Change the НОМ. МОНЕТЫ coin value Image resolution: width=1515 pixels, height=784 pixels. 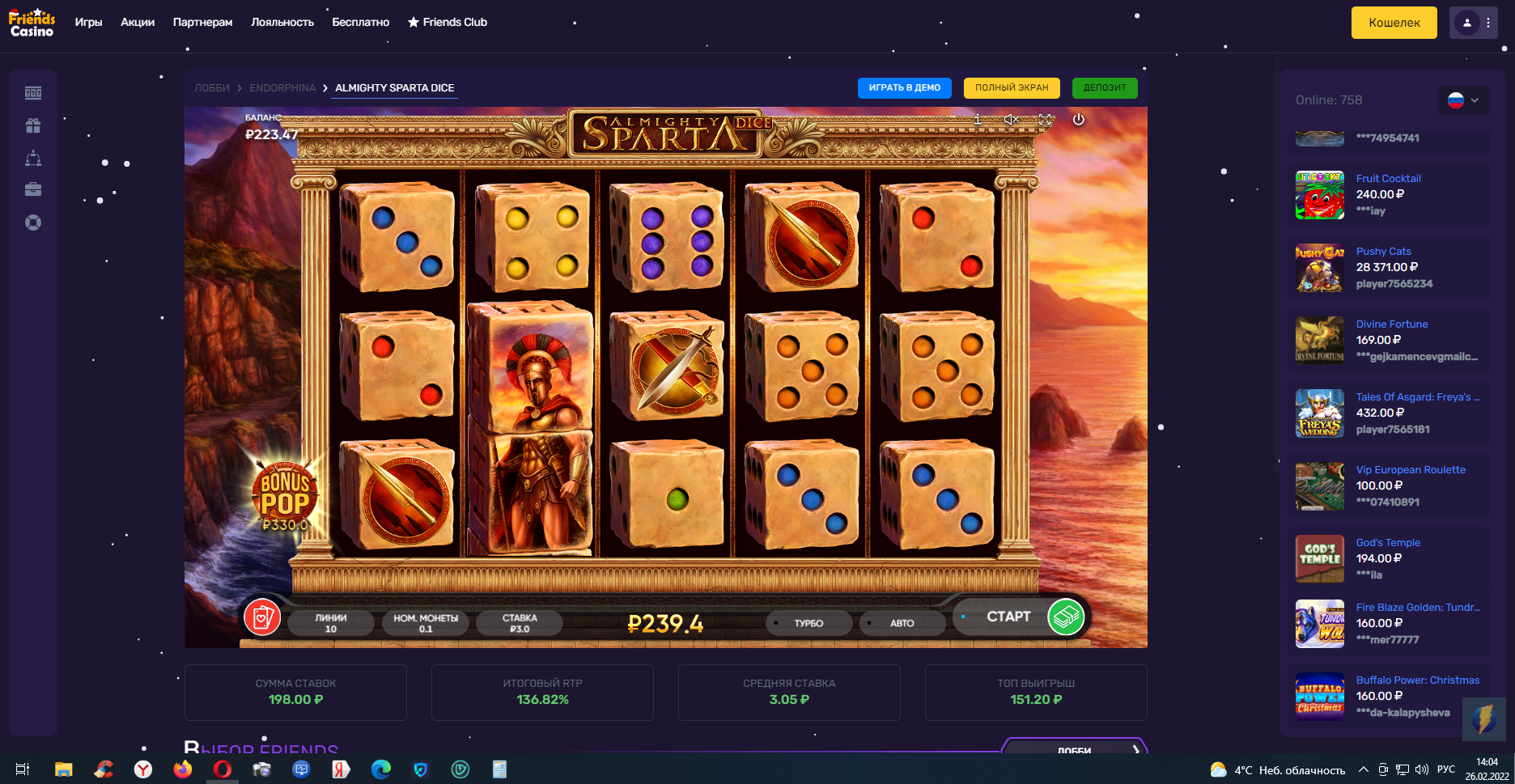(426, 623)
